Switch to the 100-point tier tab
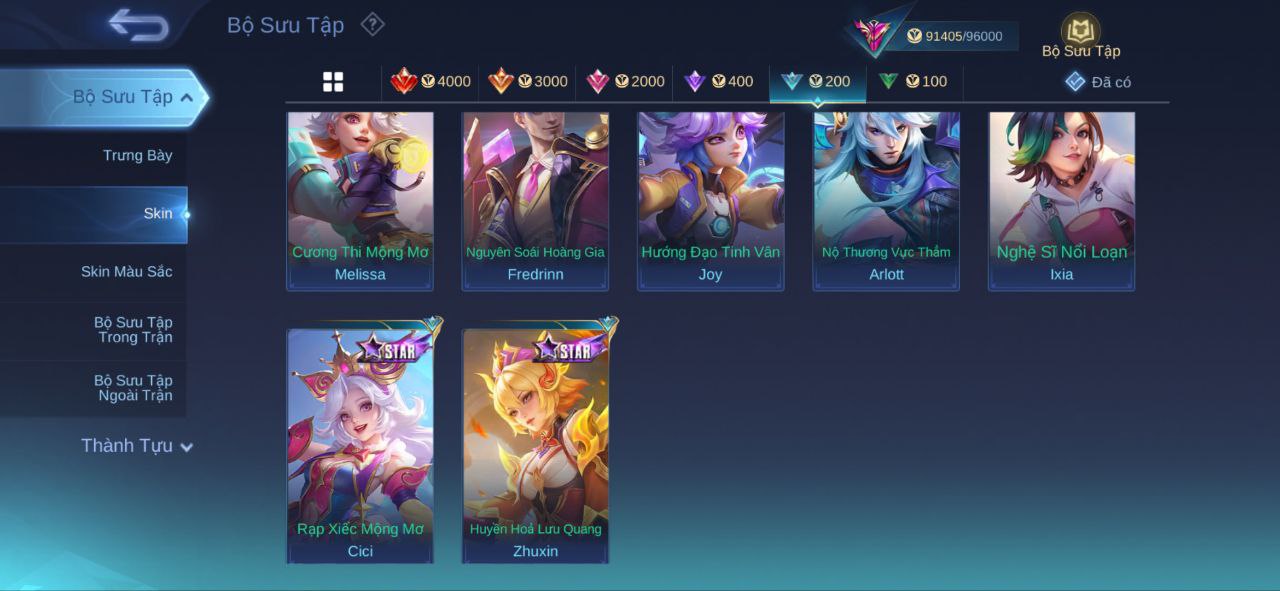 pos(913,82)
